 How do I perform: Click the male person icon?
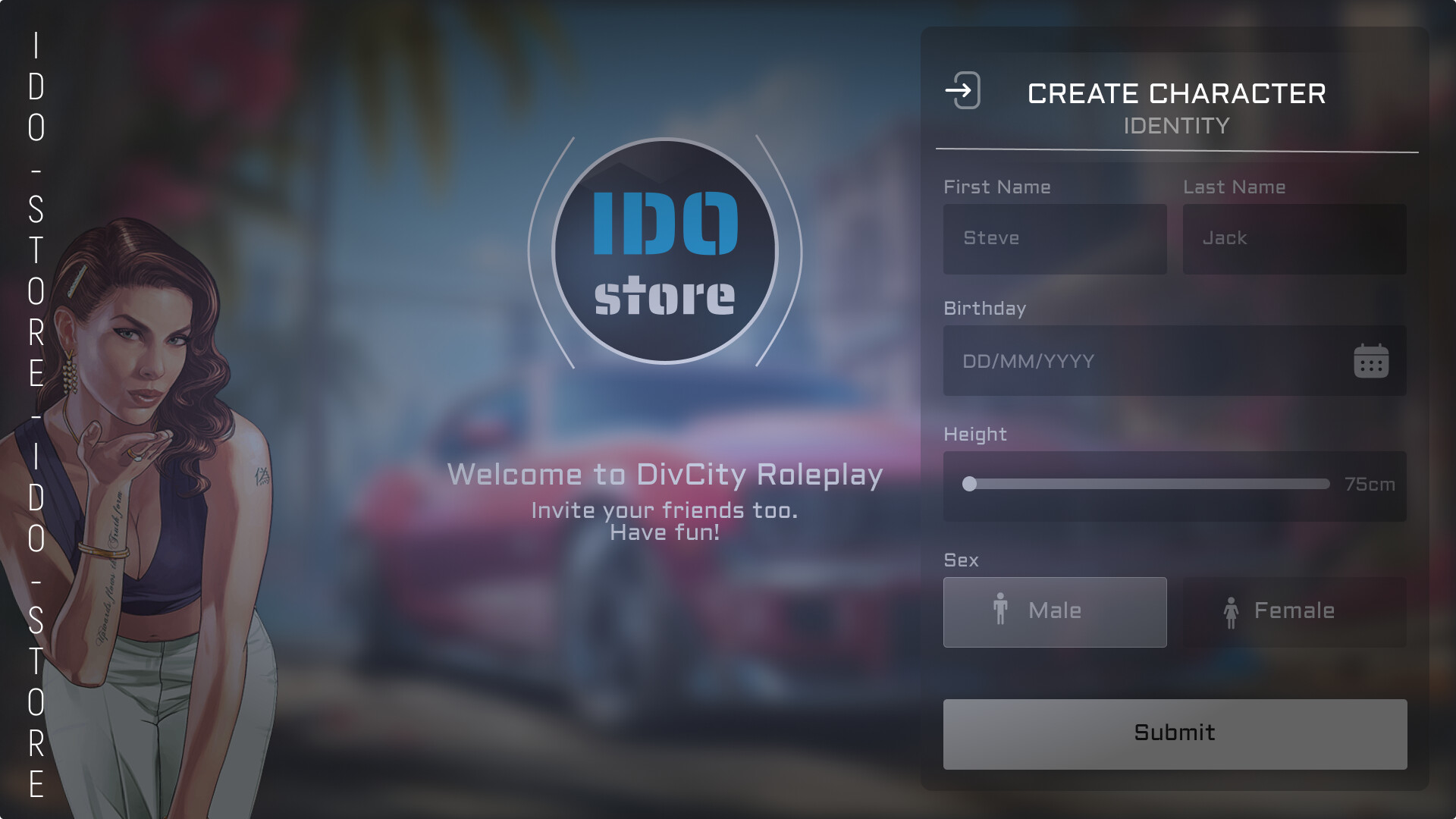pyautogui.click(x=1001, y=610)
